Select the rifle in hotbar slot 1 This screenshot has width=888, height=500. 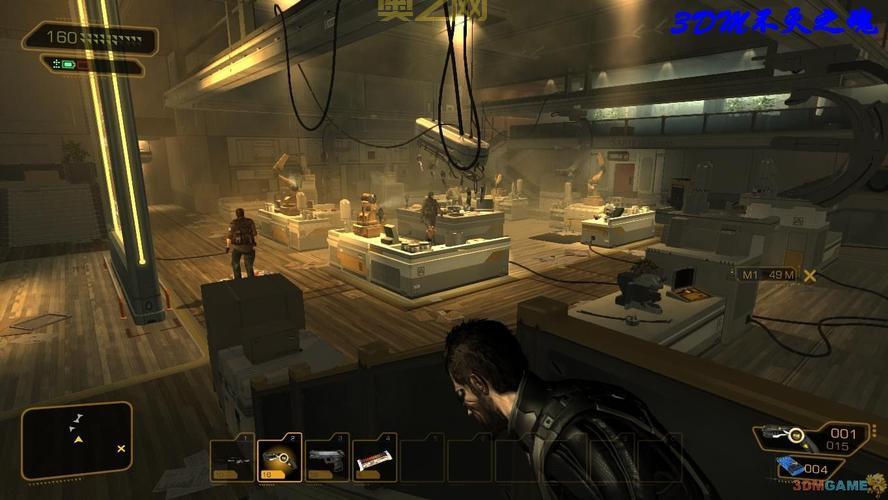(x=231, y=459)
